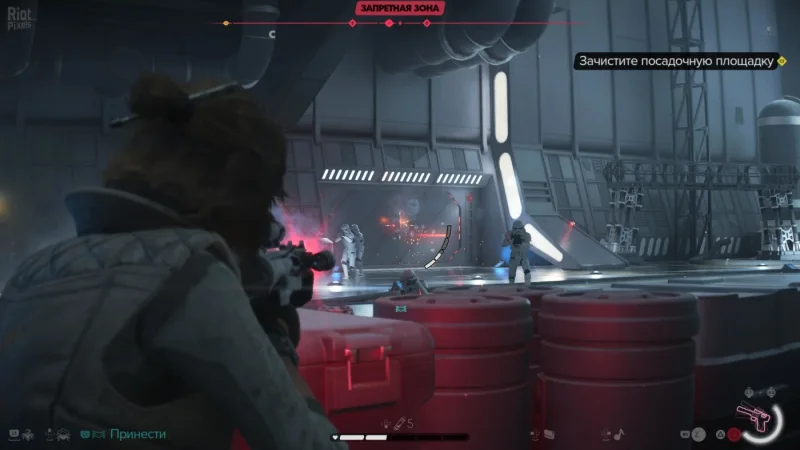Click the yellow objective marker on compass
The image size is (800, 450).
point(226,22)
